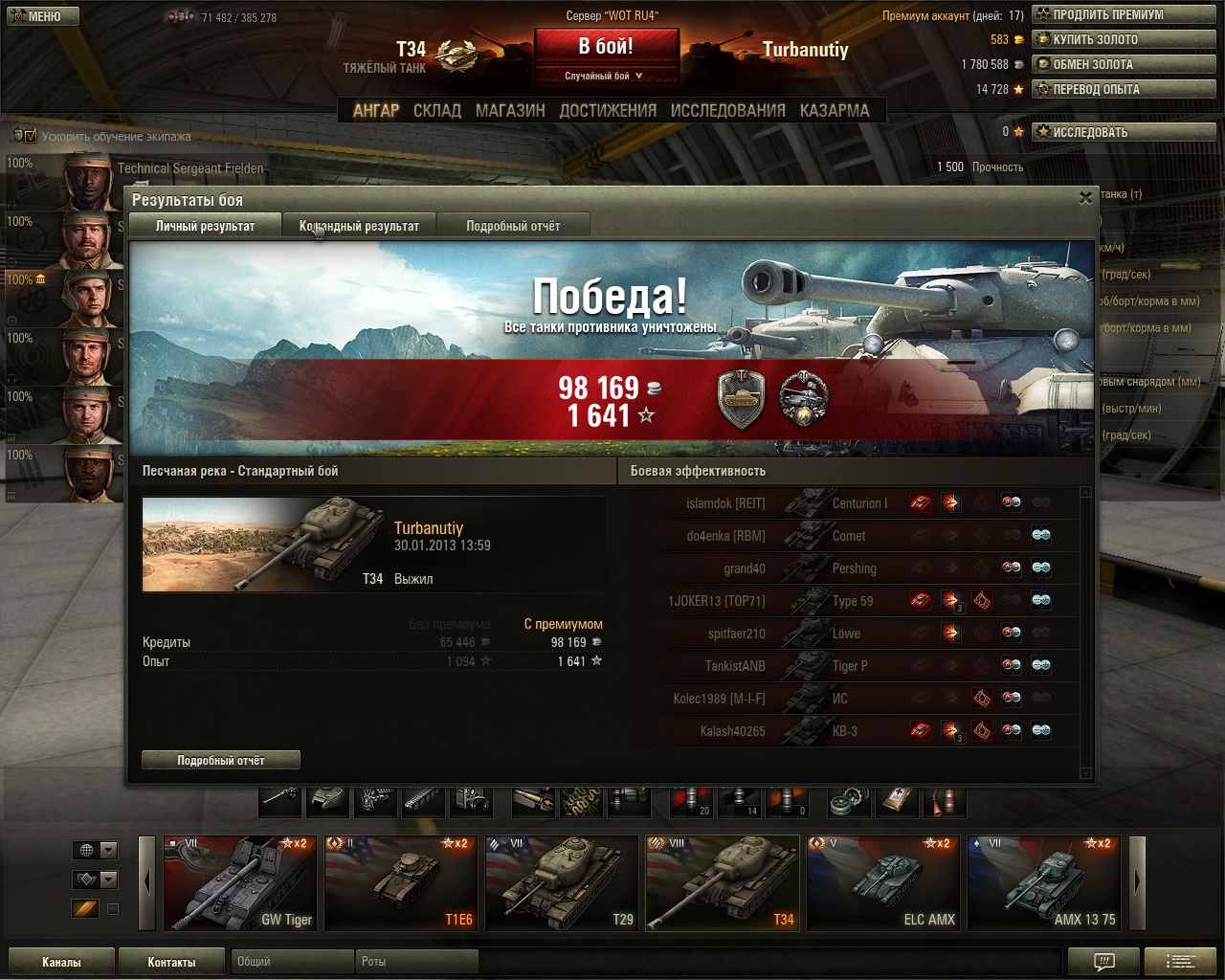1225x980 pixels.
Task: Open the Подробный отчёт tab
Action: pos(513,226)
